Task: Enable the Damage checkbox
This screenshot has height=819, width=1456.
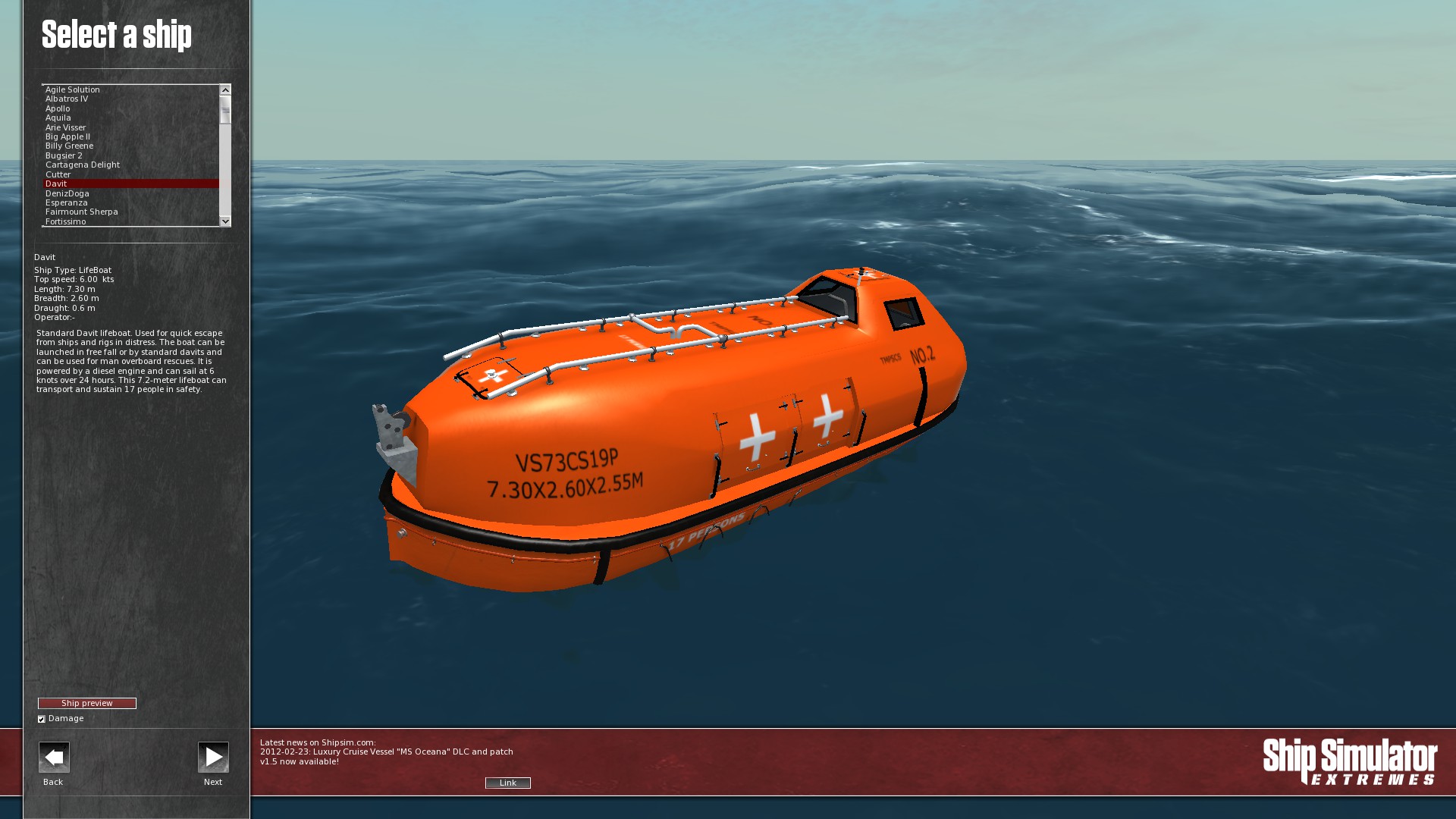Action: click(x=42, y=718)
